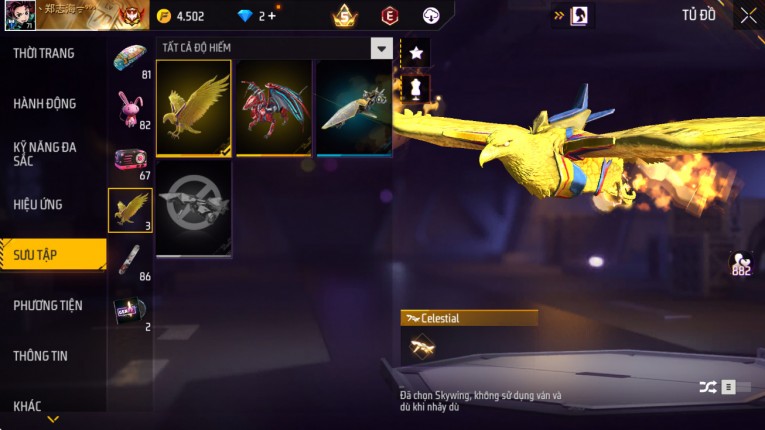
Task: Click the star favorites filter icon
Action: 416,53
